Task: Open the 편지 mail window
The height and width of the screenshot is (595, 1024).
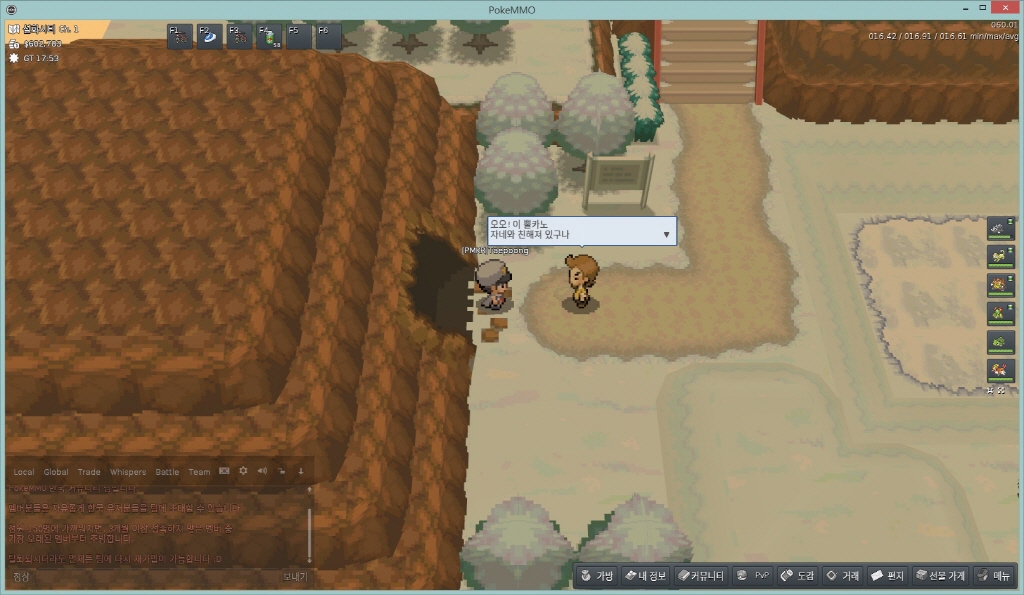Action: pyautogui.click(x=888, y=576)
